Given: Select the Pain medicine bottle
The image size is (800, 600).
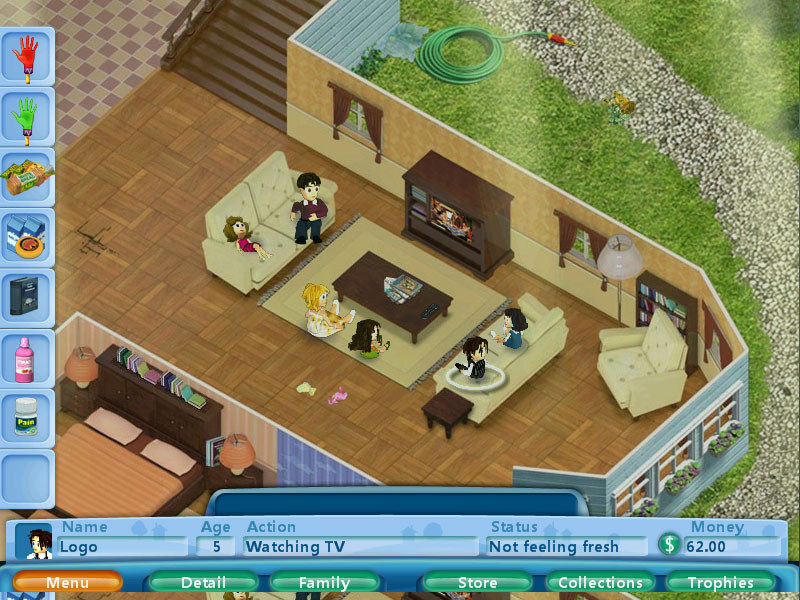Looking at the screenshot, I should 26,418.
